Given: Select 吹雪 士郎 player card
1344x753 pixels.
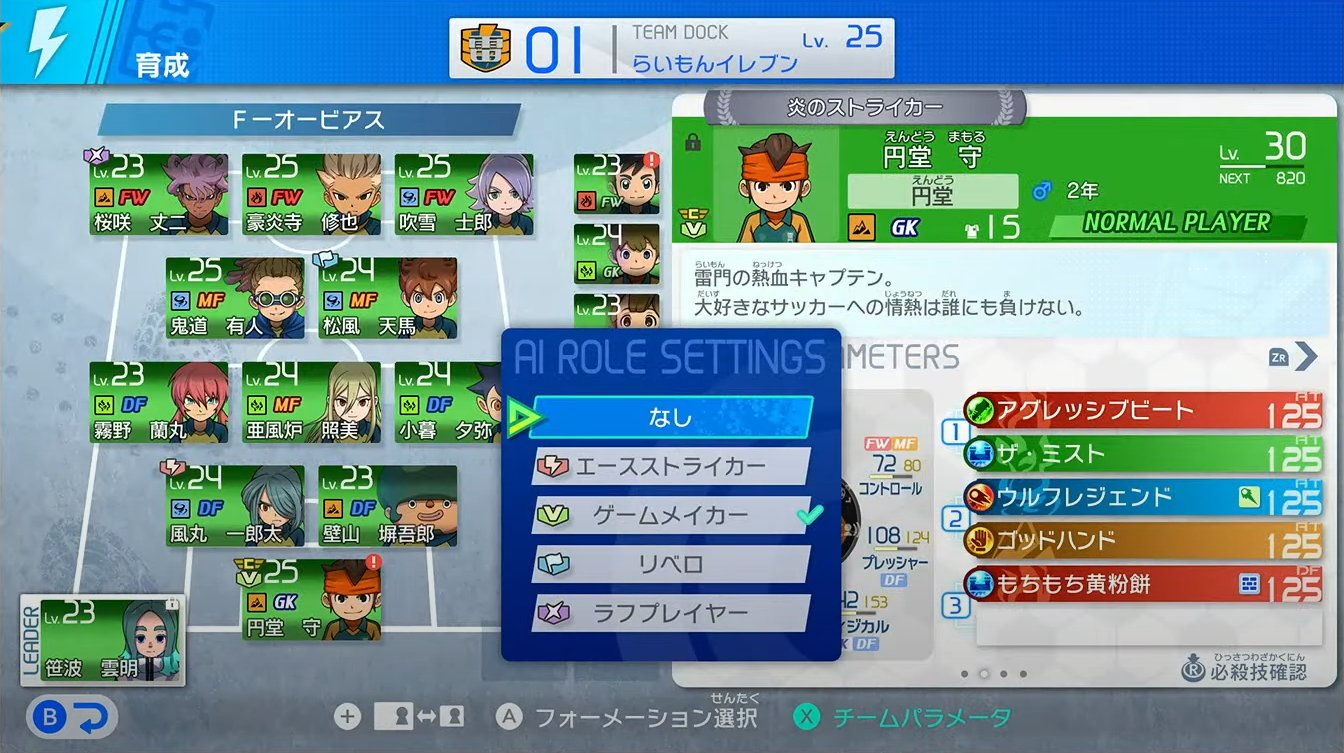Looking at the screenshot, I should coord(463,194).
